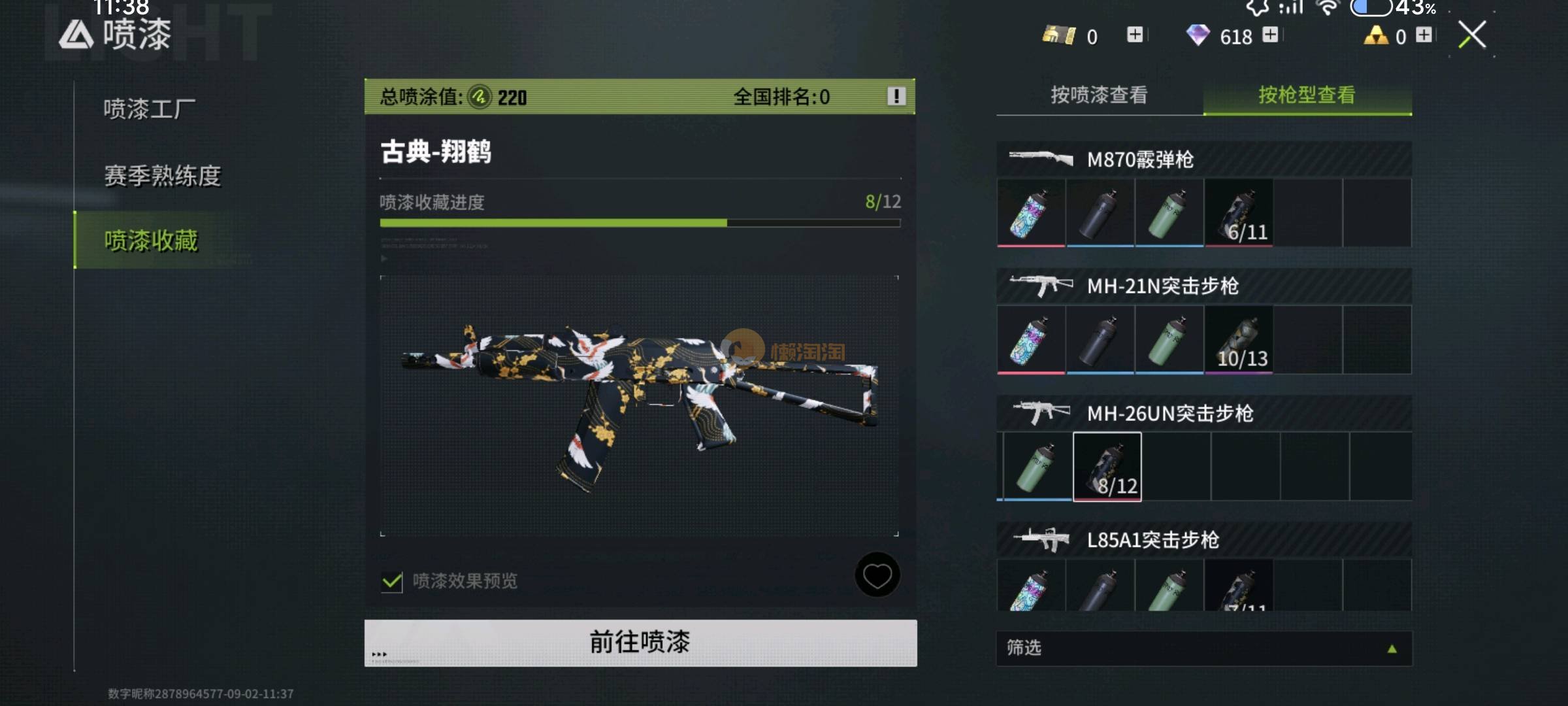Switch to the 按喷漆查看 tab
The width and height of the screenshot is (1568, 706).
1099,95
